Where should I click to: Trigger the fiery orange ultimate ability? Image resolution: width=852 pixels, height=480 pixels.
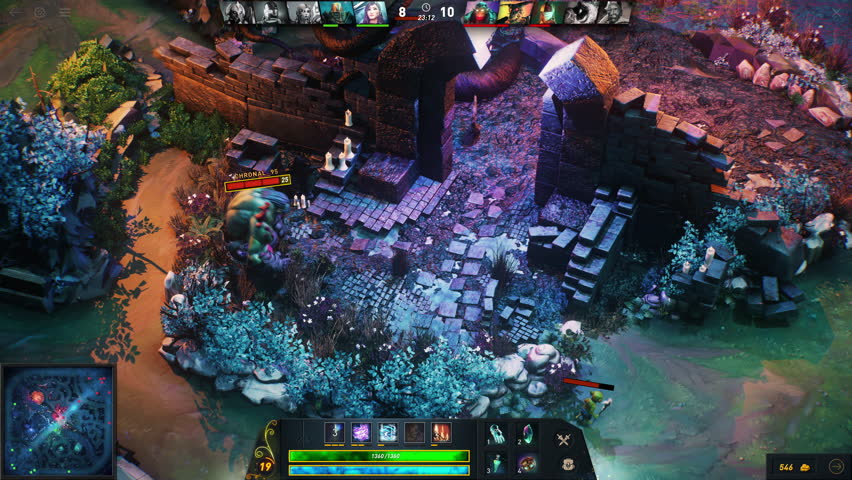441,433
